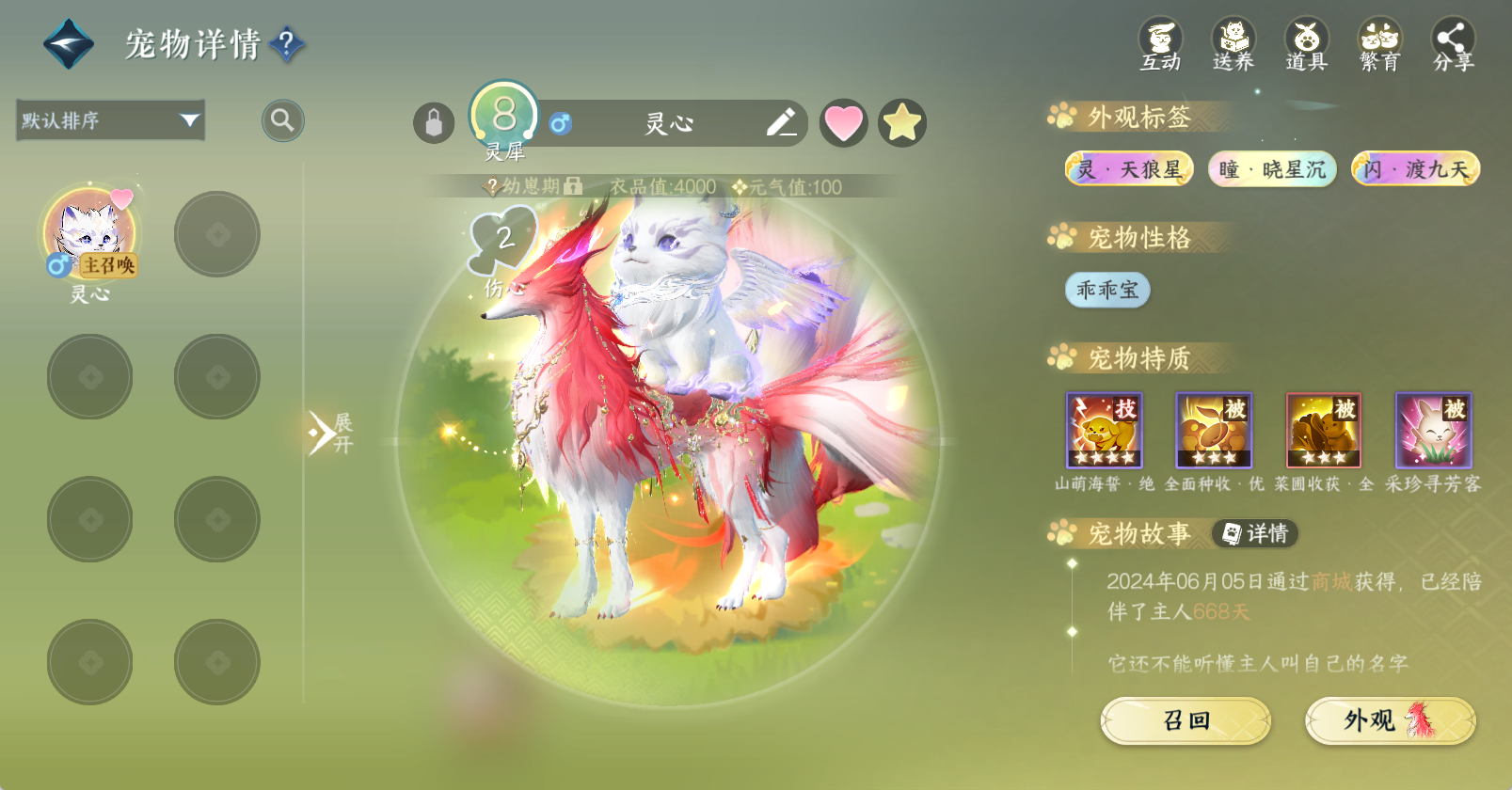
Task: Click the pink heart favorite button
Action: (843, 123)
